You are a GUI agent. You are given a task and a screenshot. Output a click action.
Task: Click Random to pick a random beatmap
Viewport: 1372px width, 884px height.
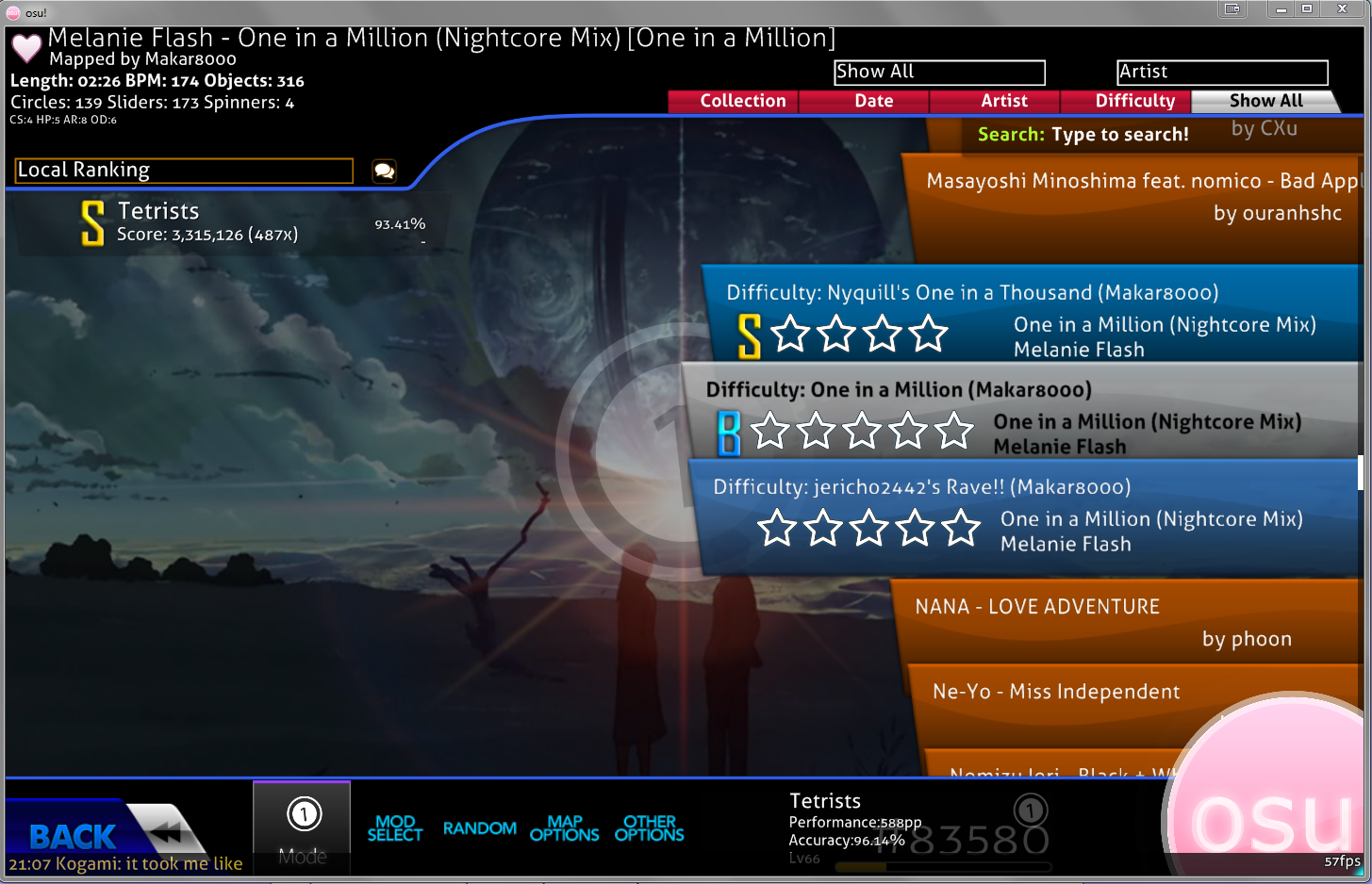click(x=479, y=828)
